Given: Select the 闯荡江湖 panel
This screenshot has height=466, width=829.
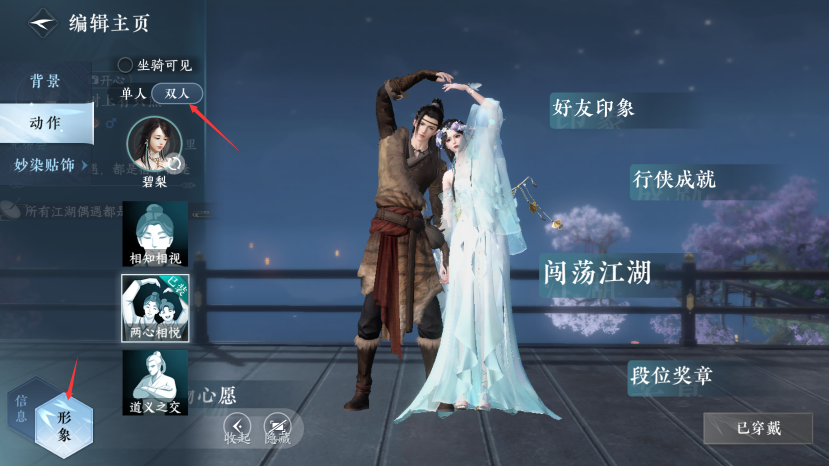Looking at the screenshot, I should tap(596, 271).
